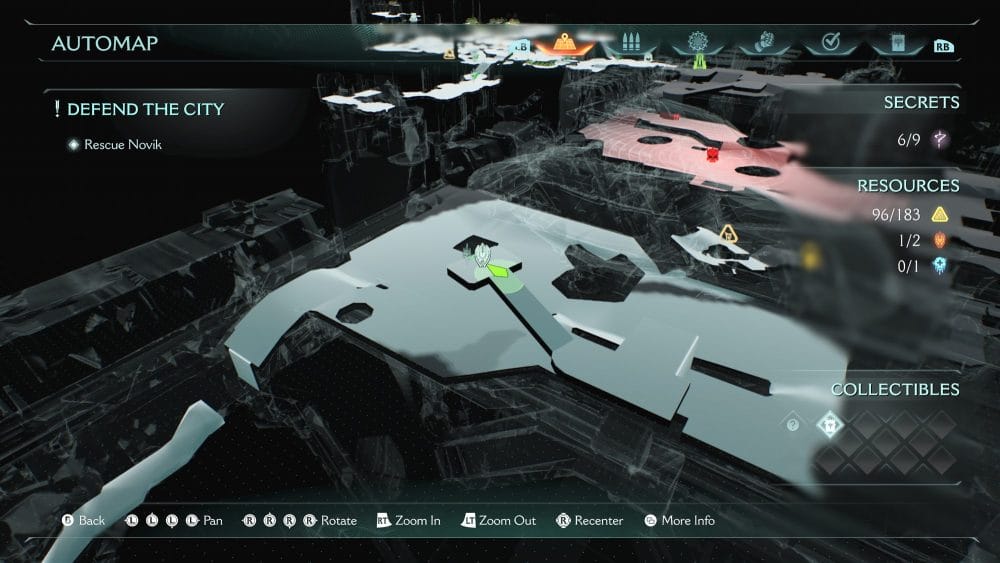The height and width of the screenshot is (563, 1000).
Task: Click the red demon marker on map
Action: coord(712,153)
